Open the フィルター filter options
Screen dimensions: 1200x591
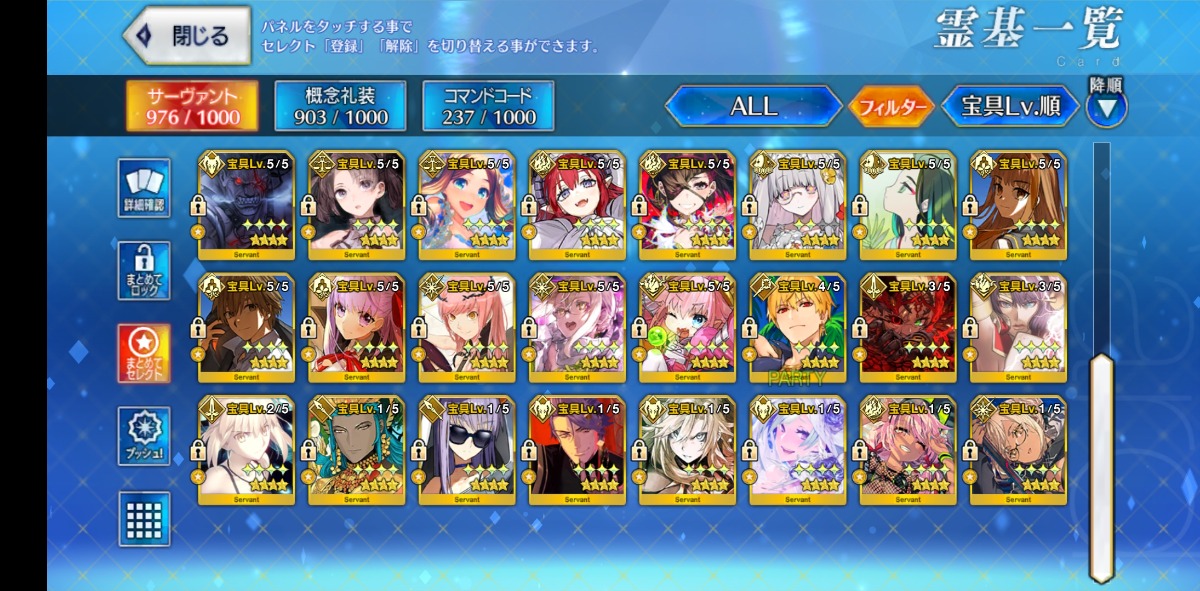coord(890,107)
